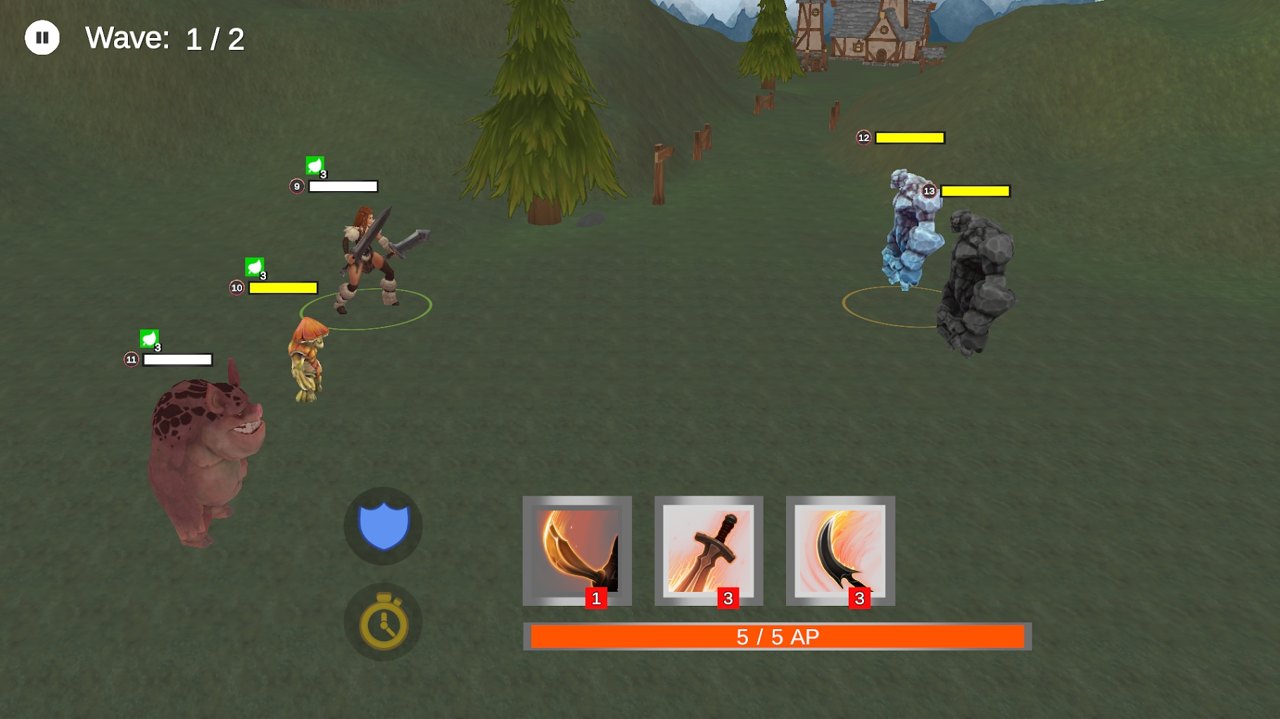Image resolution: width=1280 pixels, height=719 pixels.
Task: Activate the blue shield defend button
Action: pyautogui.click(x=383, y=526)
